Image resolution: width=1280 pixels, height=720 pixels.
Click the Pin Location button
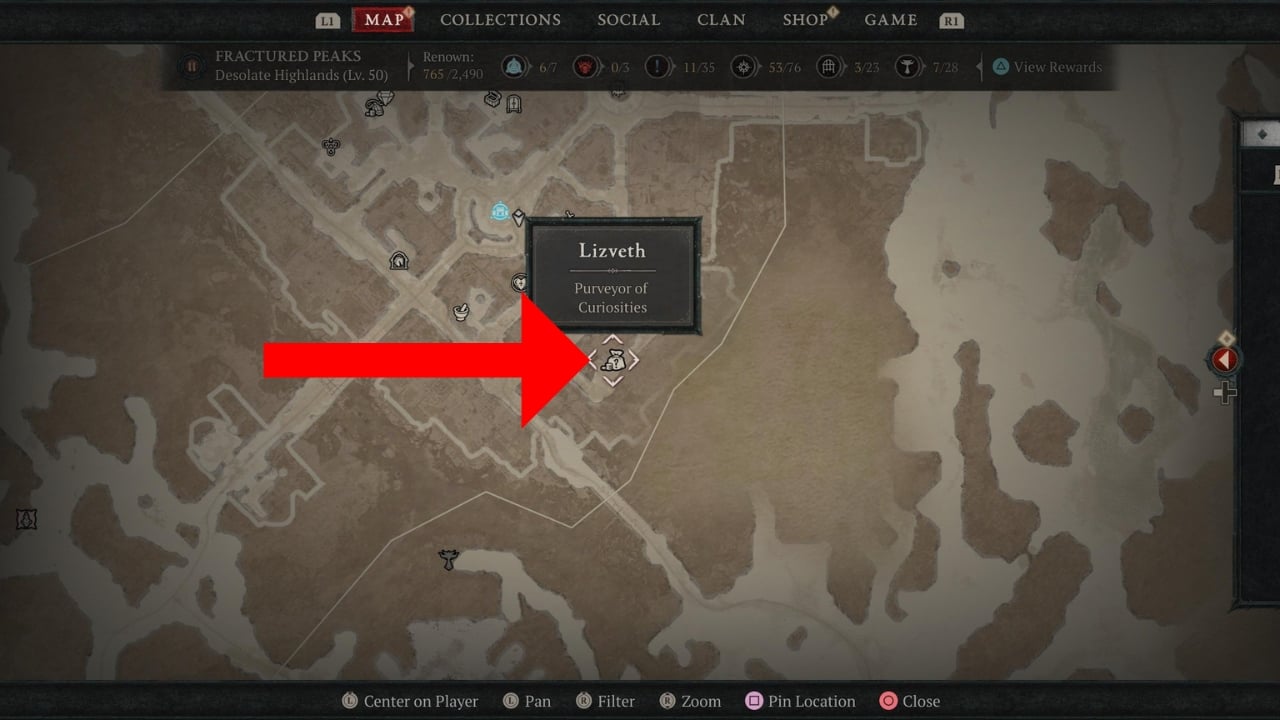(800, 701)
